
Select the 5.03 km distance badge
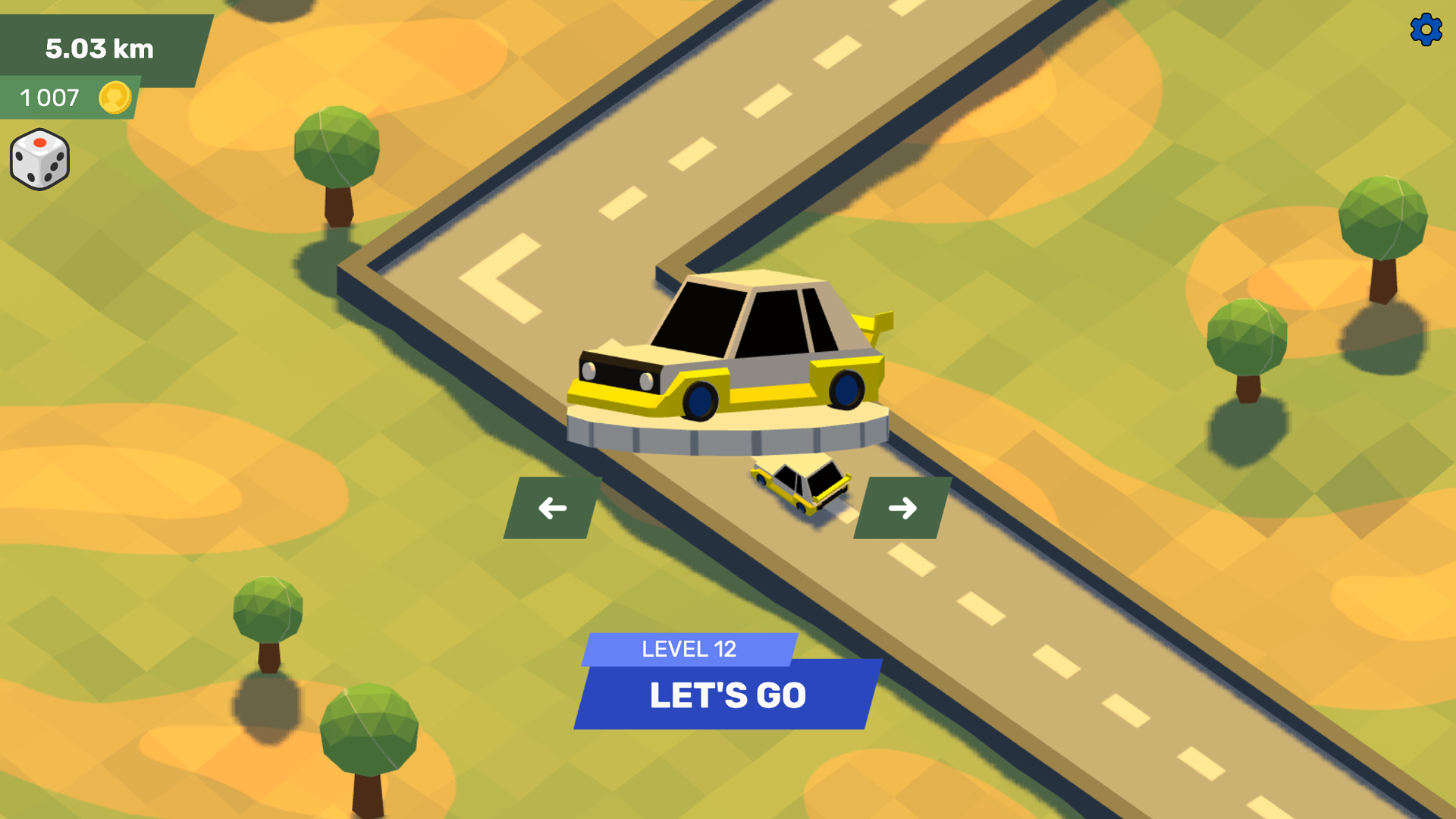click(99, 48)
